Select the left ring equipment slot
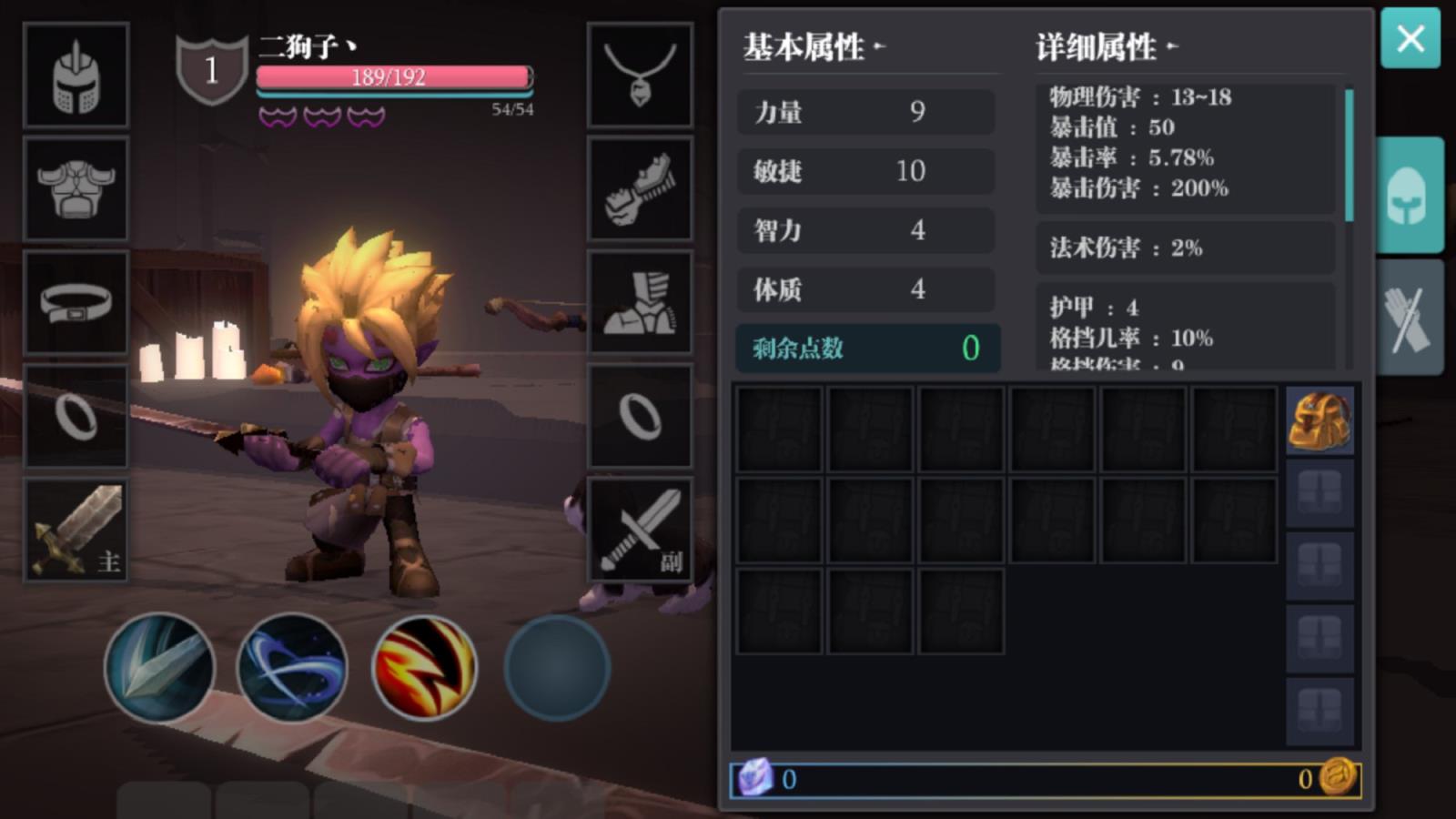The width and height of the screenshot is (1456, 819). pos(76,416)
